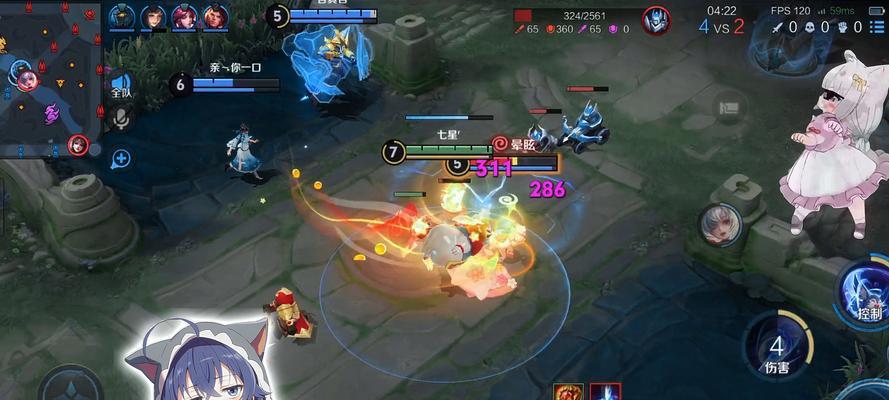Screen dimensions: 889x400
Task: Open the minimap
Action: pyautogui.click(x=50, y=75)
